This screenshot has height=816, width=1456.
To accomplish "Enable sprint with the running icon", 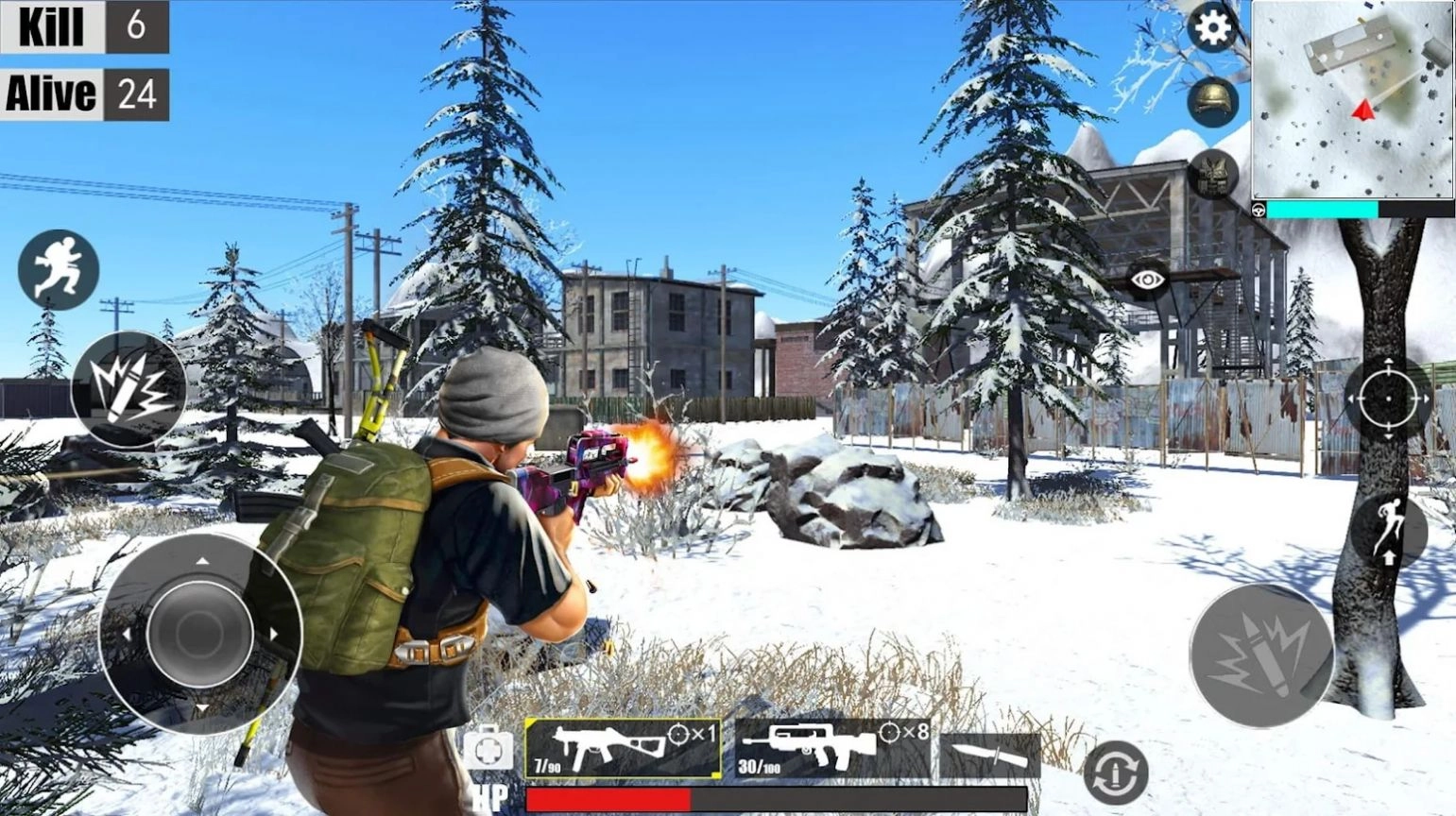I will pos(59,269).
